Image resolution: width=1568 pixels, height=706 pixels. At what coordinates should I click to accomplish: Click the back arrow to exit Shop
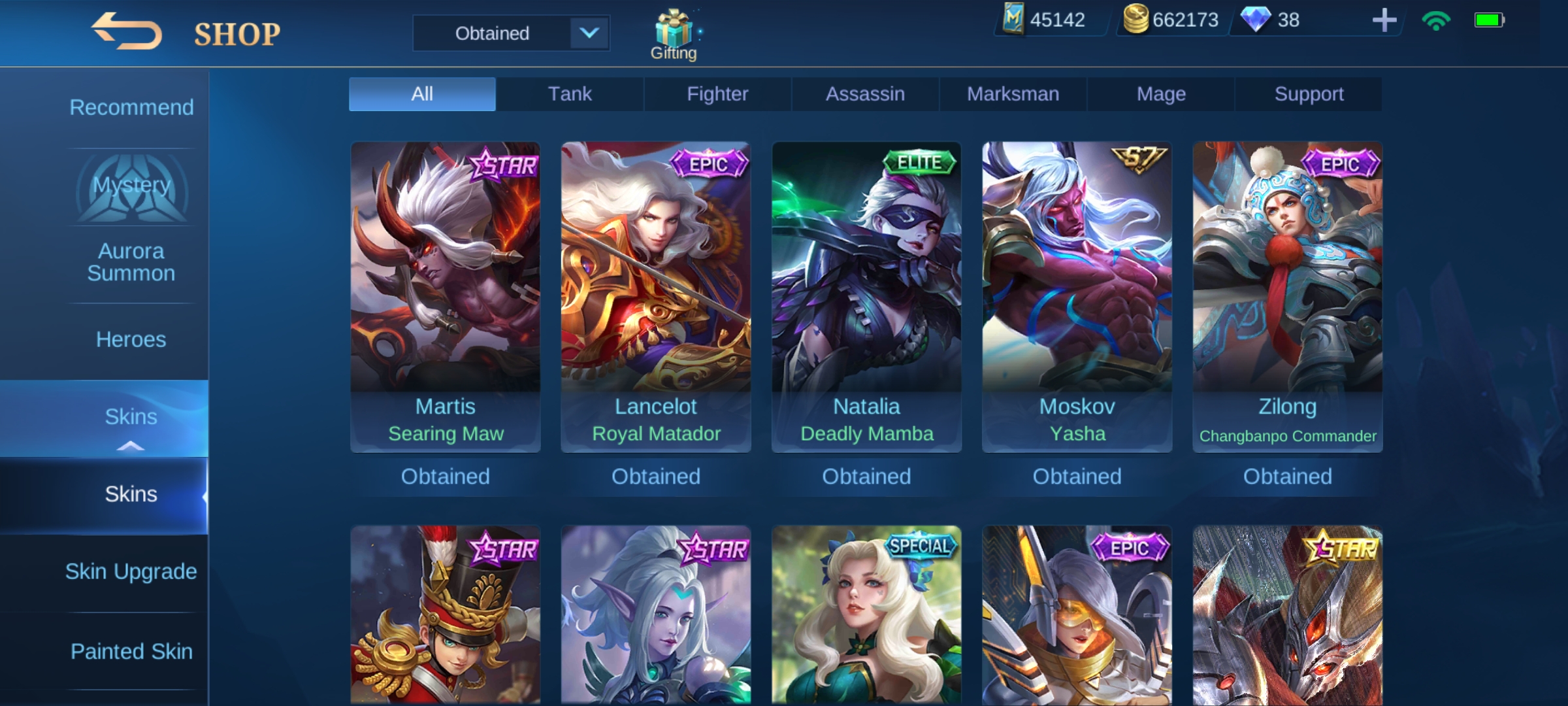click(128, 30)
